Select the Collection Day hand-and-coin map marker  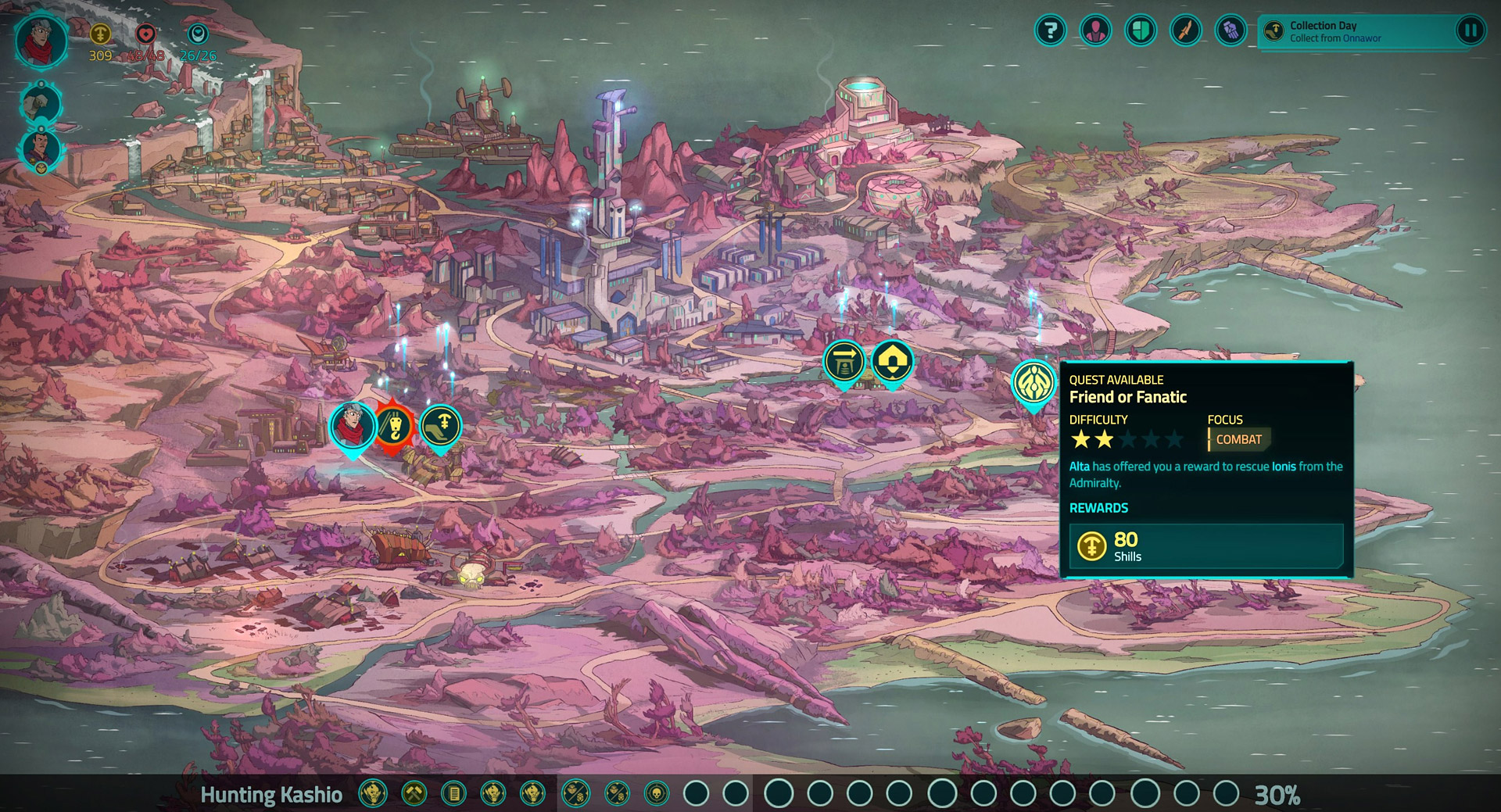(441, 426)
